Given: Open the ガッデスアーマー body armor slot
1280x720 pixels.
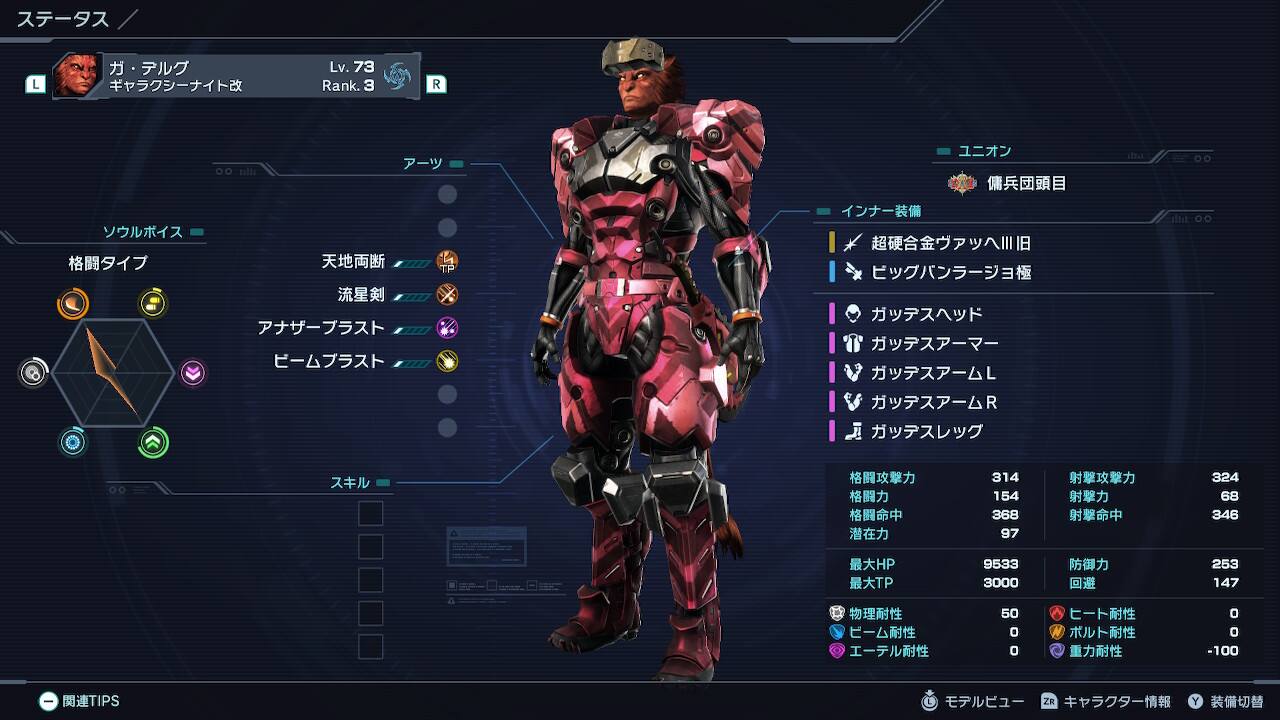Looking at the screenshot, I should coord(934,343).
